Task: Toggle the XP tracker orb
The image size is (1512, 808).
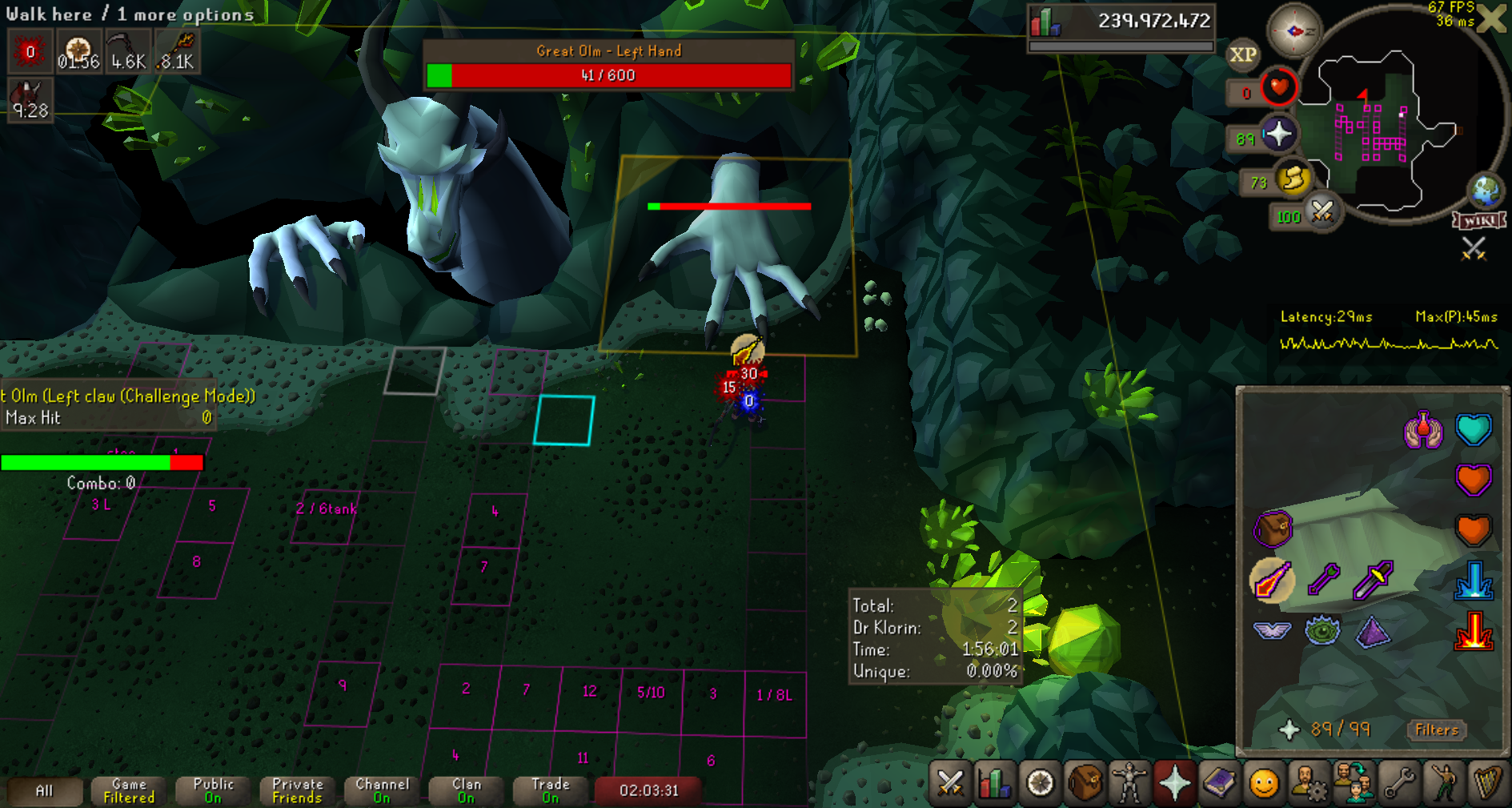Action: 1242,54
